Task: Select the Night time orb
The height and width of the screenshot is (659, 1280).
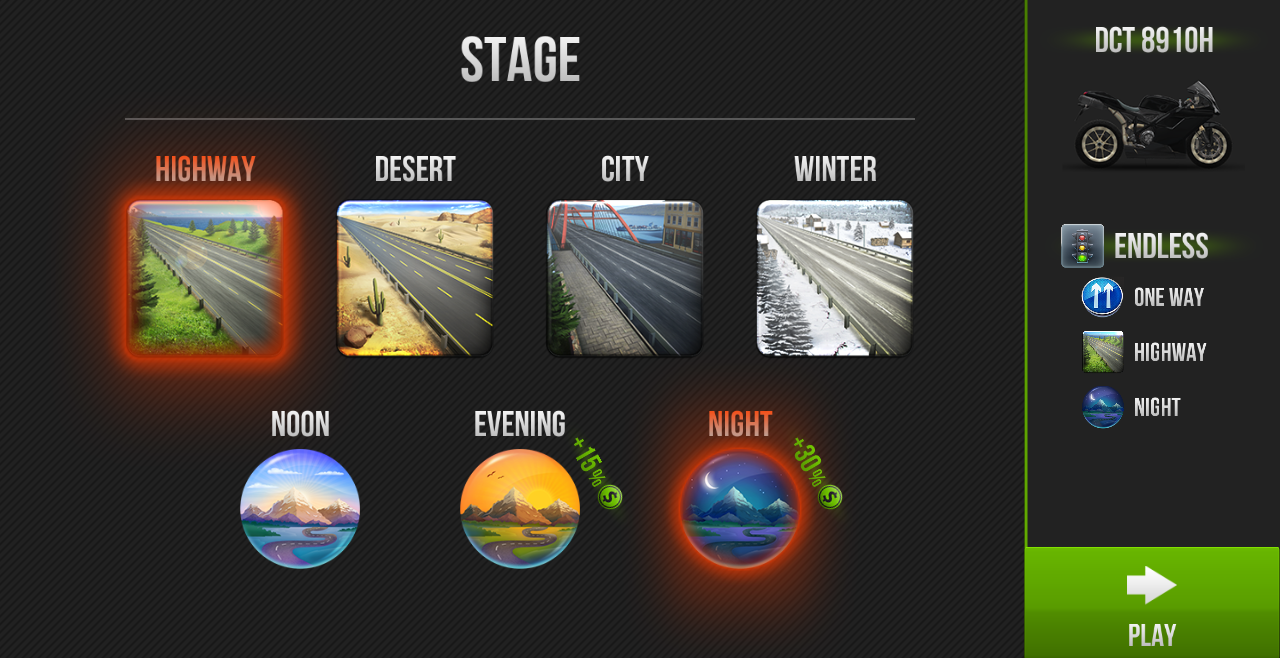Action: (740, 508)
